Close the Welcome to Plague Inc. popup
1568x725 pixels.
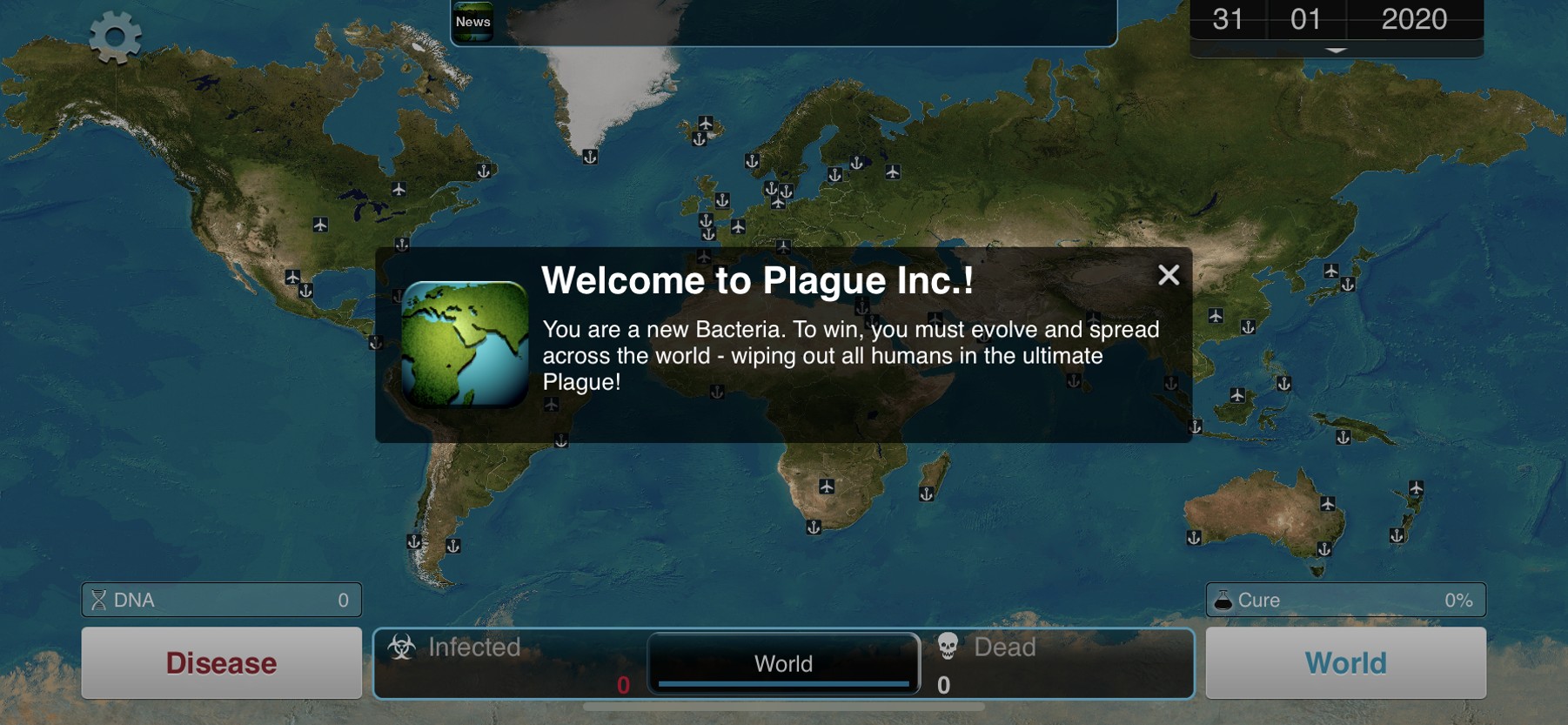(x=1169, y=275)
